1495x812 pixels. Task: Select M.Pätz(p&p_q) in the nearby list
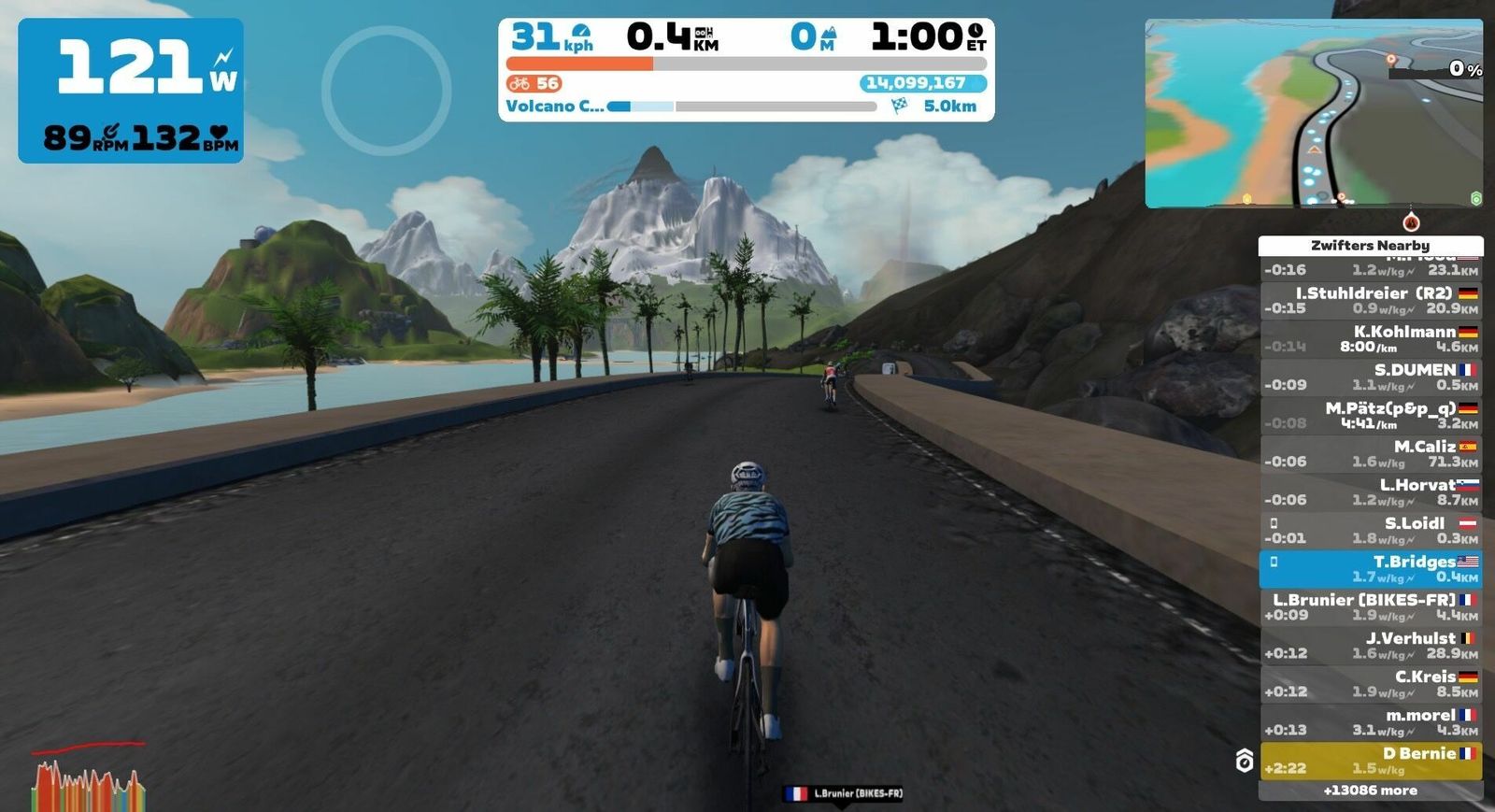pos(1370,416)
